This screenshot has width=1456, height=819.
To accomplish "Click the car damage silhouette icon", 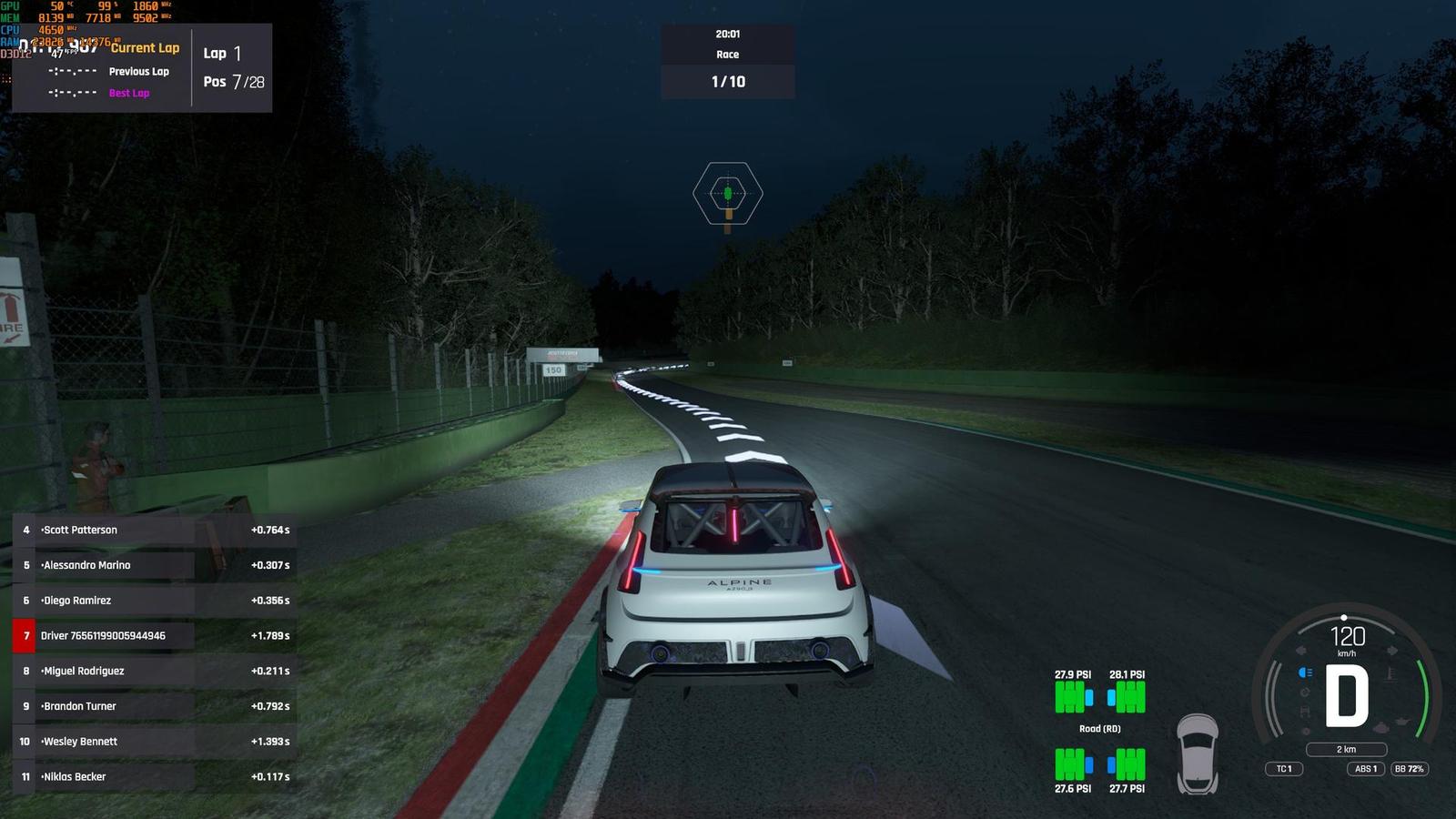I will pyautogui.click(x=1197, y=753).
